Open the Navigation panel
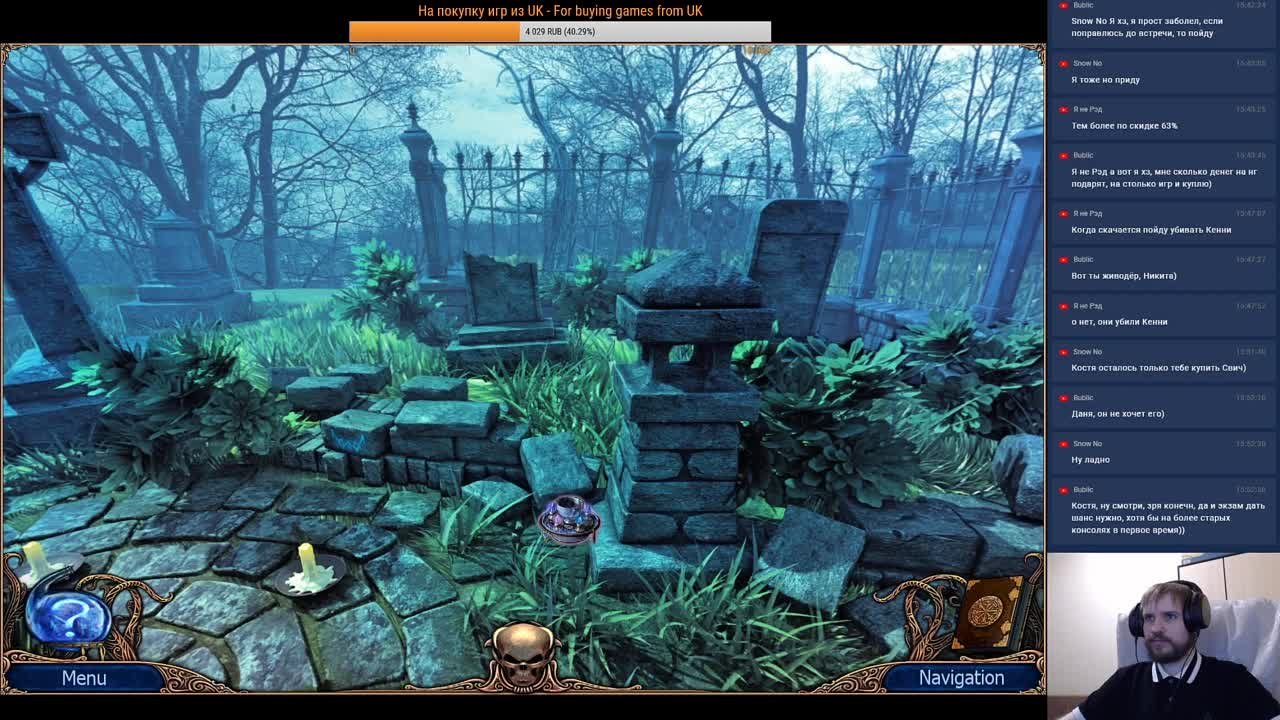Viewport: 1280px width, 720px height. point(961,678)
